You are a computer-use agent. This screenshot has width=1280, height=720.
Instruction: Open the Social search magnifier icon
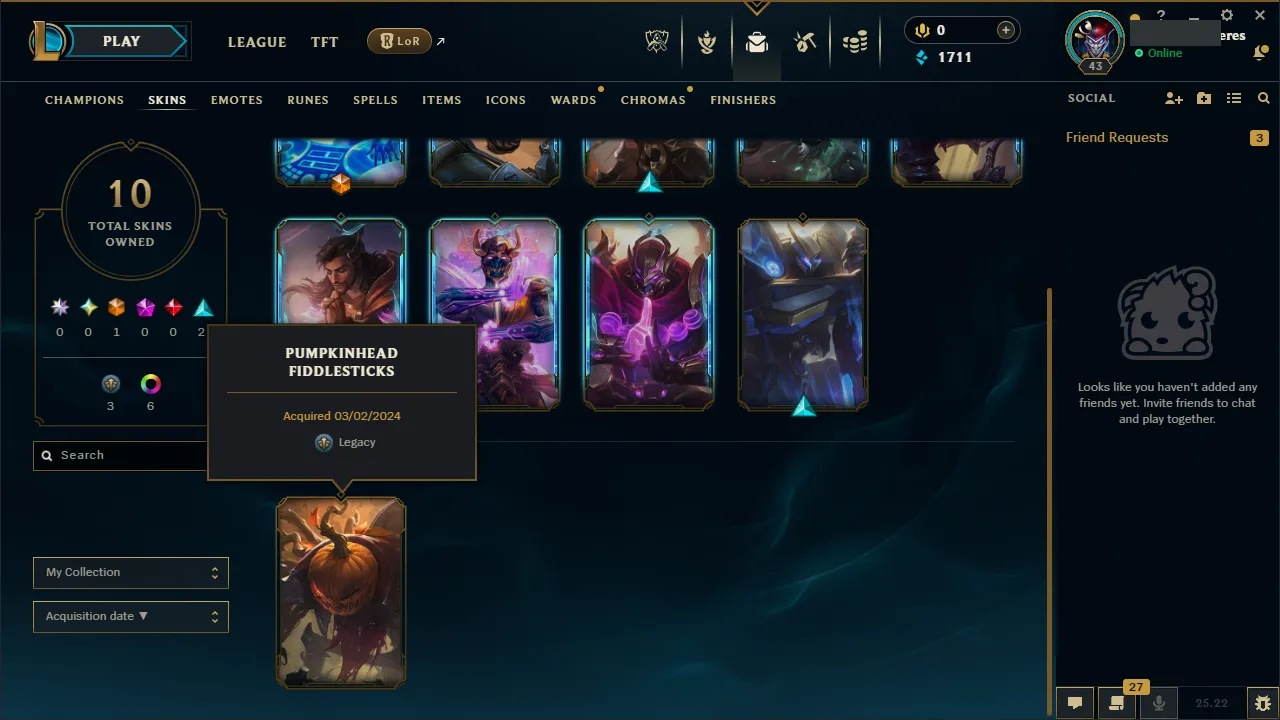[x=1263, y=98]
